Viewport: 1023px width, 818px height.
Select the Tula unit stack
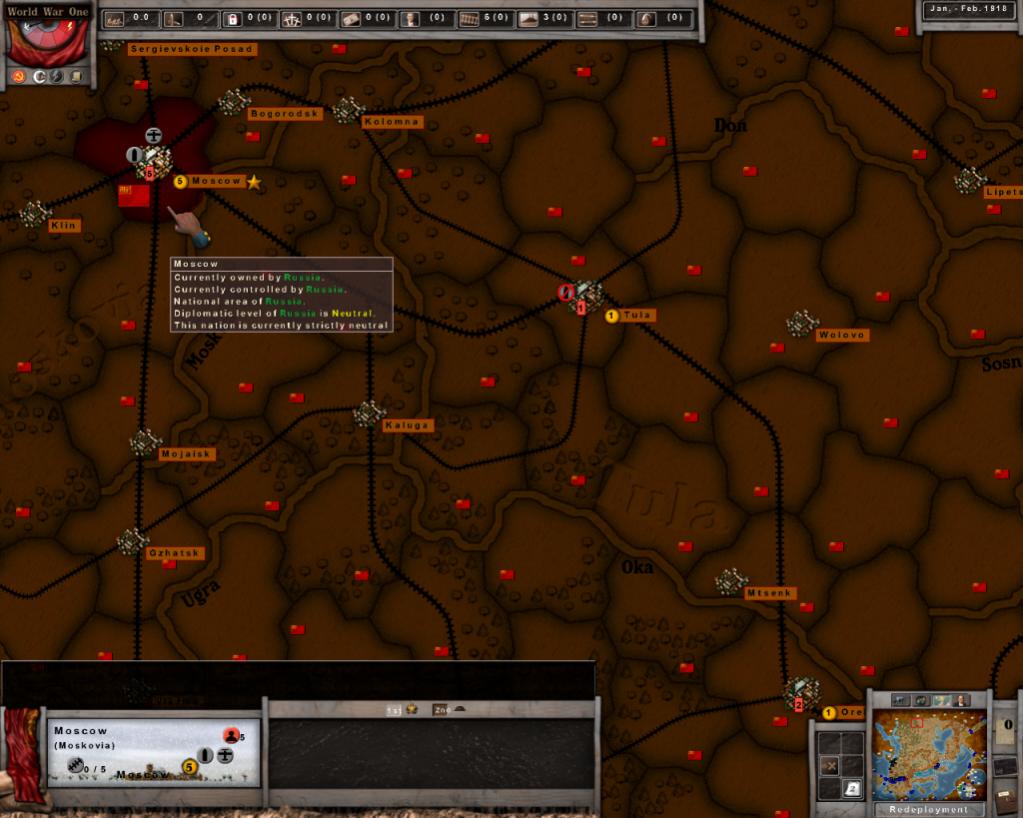(584, 295)
